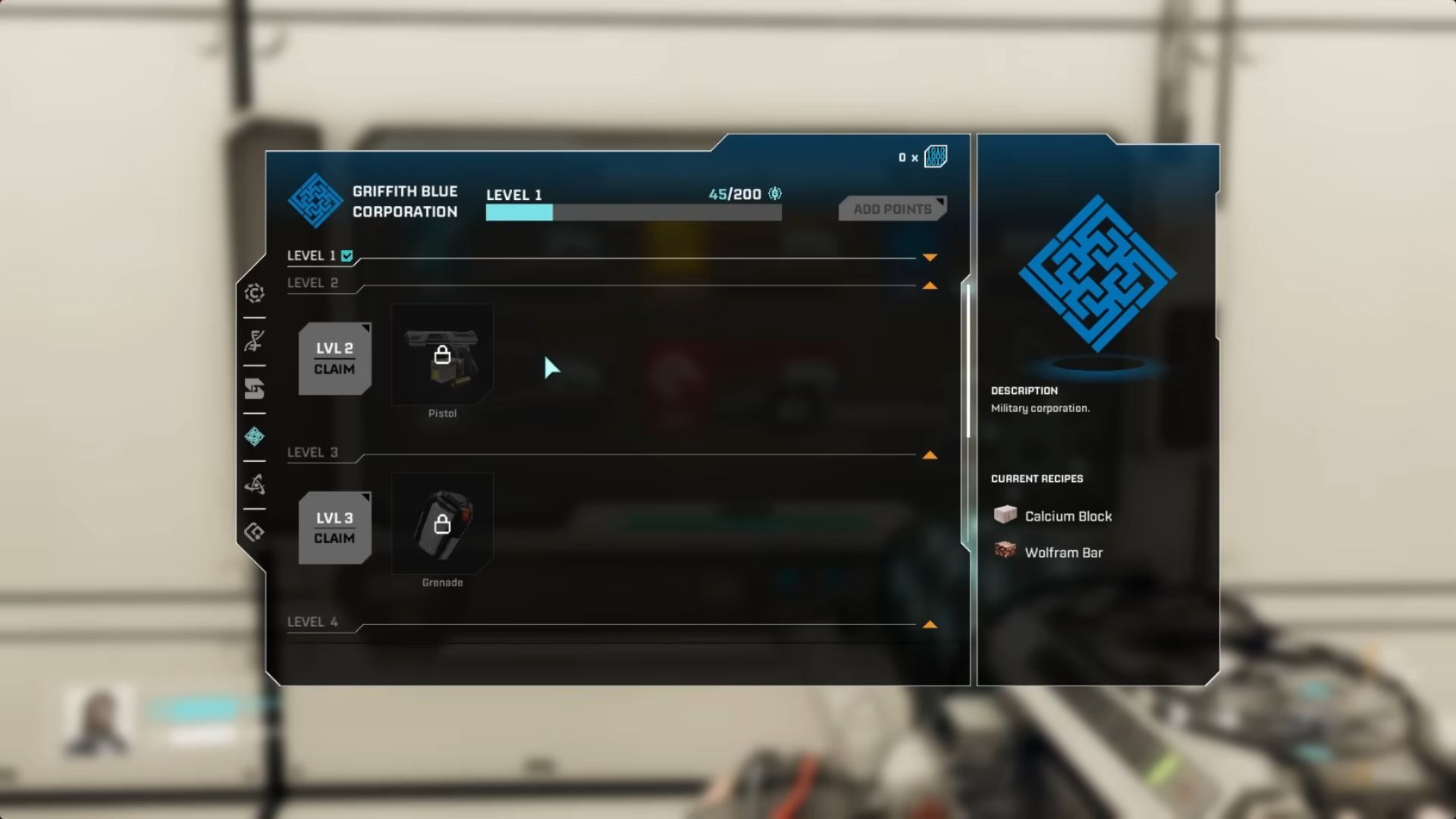Open the inventory panel icon in sidebar
1456x819 pixels.
click(x=255, y=389)
